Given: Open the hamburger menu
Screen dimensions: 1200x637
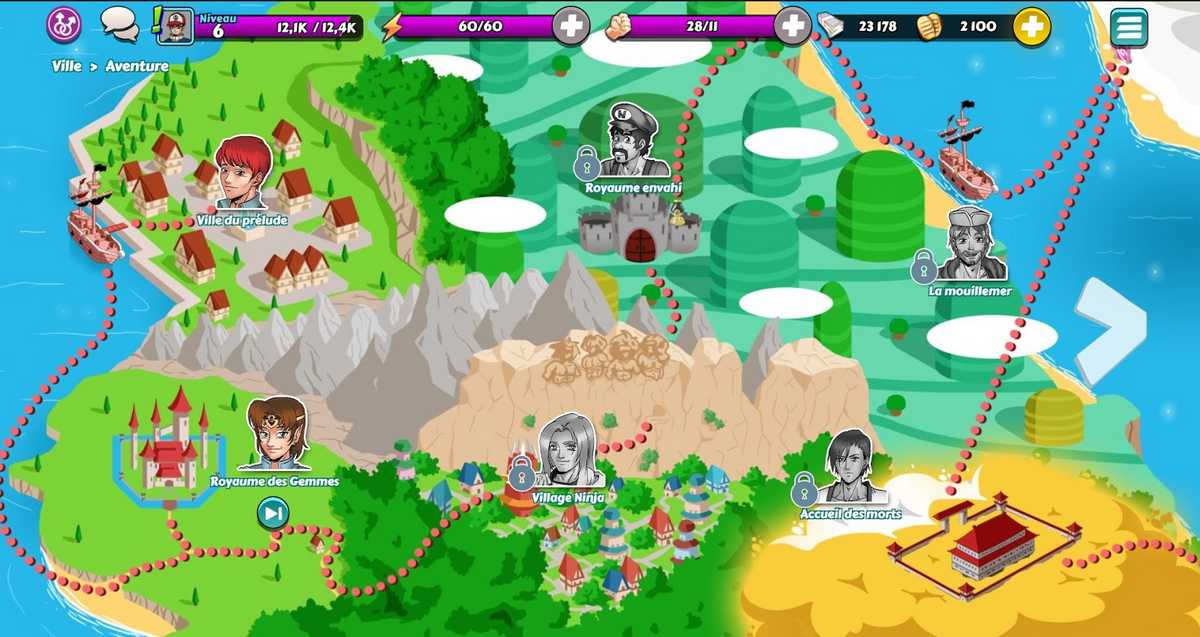Looking at the screenshot, I should [1128, 27].
